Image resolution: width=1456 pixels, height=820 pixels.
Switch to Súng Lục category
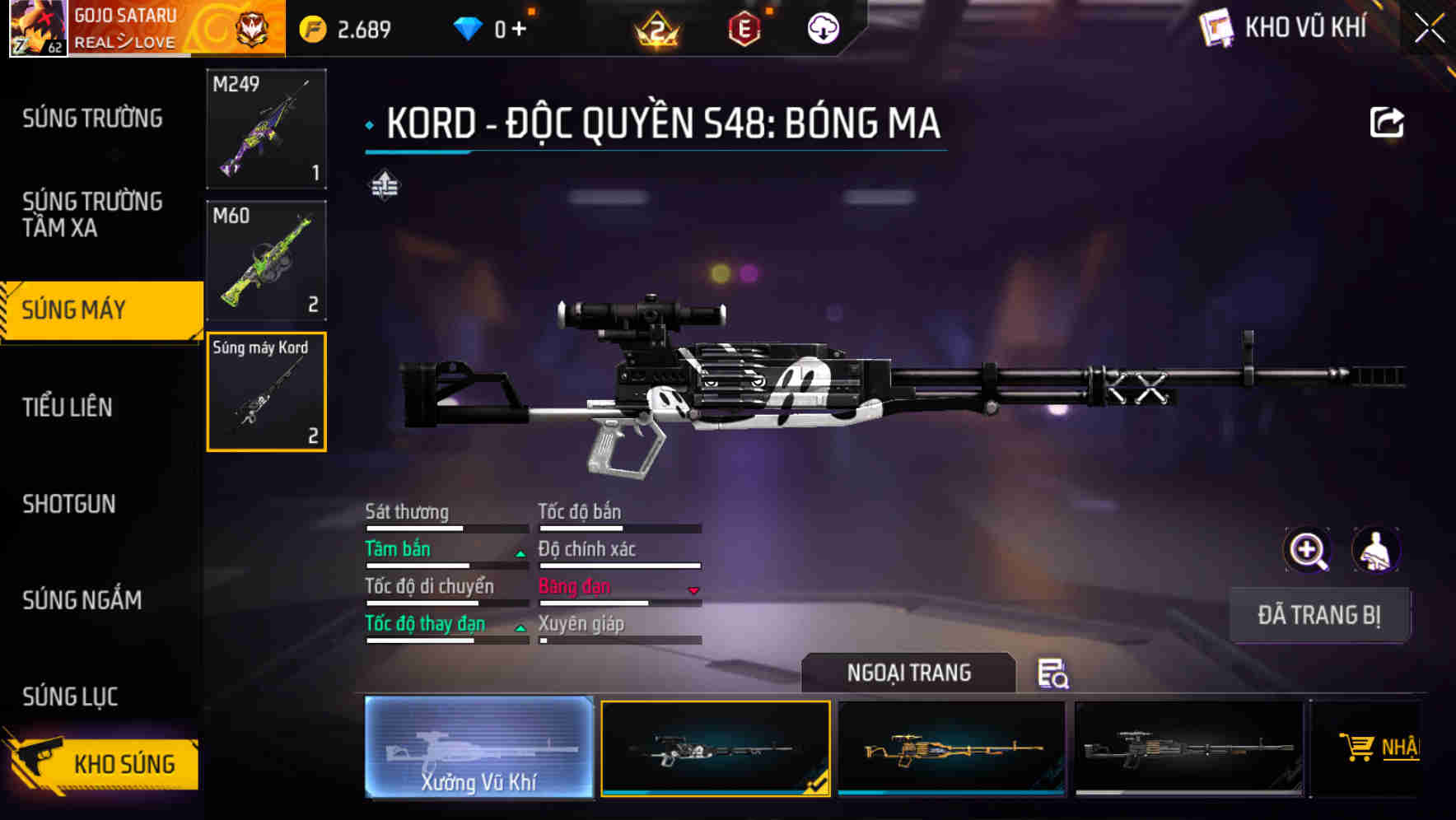point(70,697)
